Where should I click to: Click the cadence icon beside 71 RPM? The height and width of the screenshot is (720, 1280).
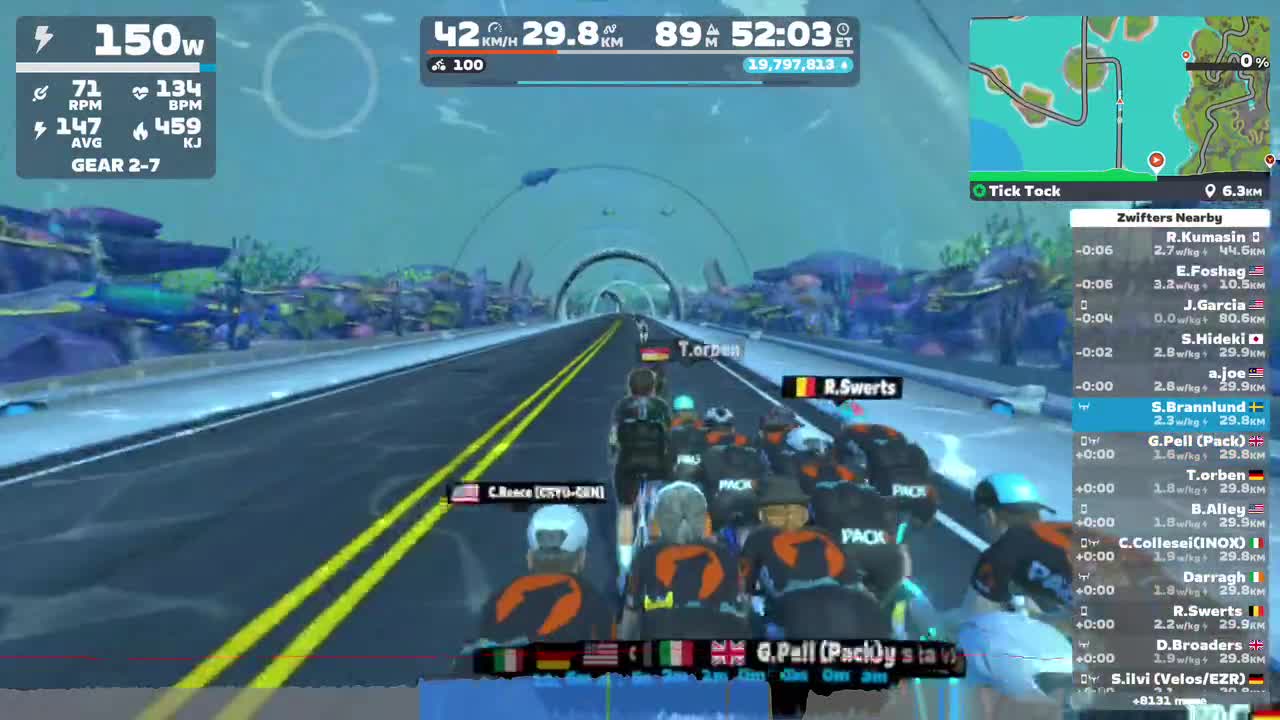[40, 94]
